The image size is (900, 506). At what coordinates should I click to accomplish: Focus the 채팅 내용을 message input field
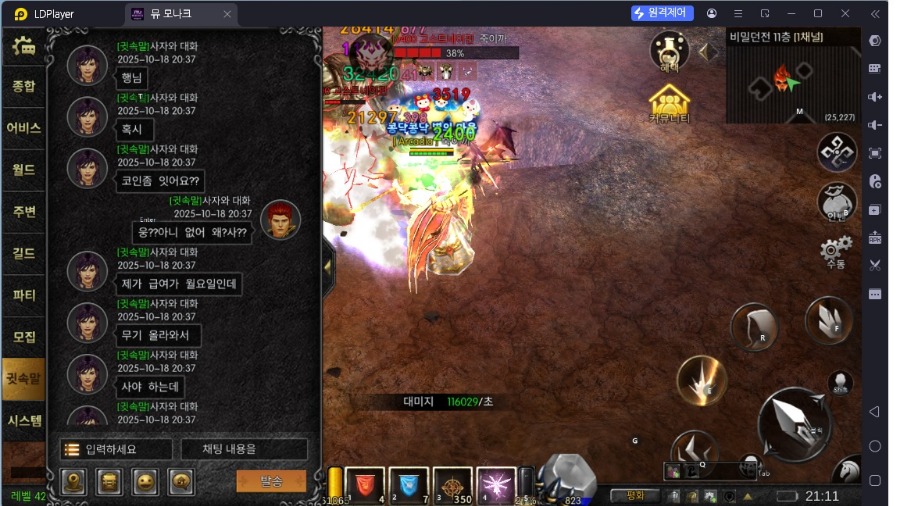click(243, 449)
